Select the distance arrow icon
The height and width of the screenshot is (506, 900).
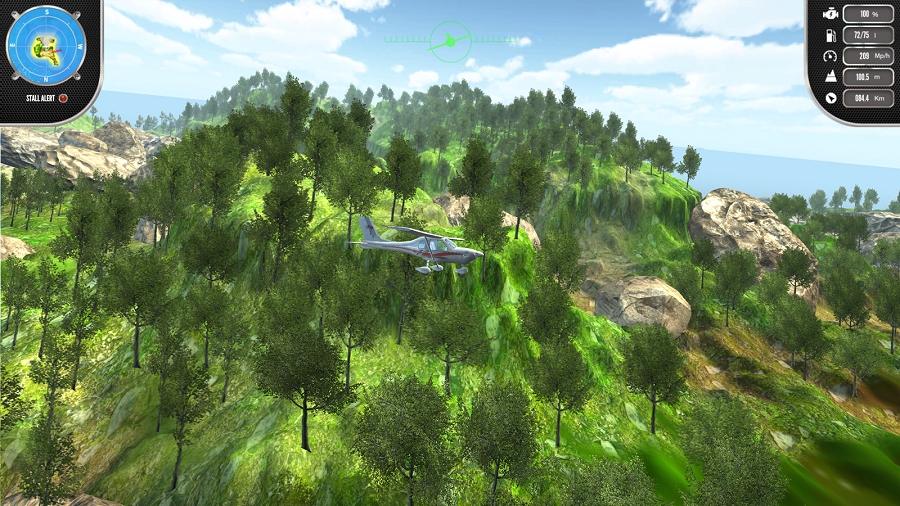pyautogui.click(x=829, y=98)
